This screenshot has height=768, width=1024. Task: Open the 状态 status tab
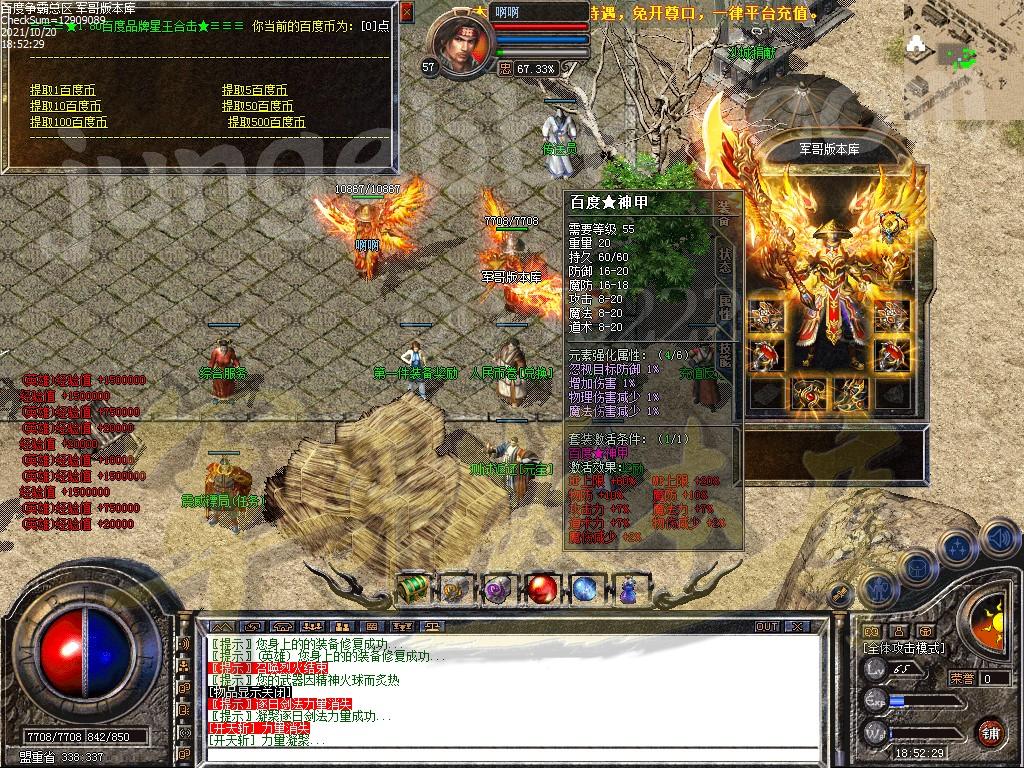coord(725,260)
